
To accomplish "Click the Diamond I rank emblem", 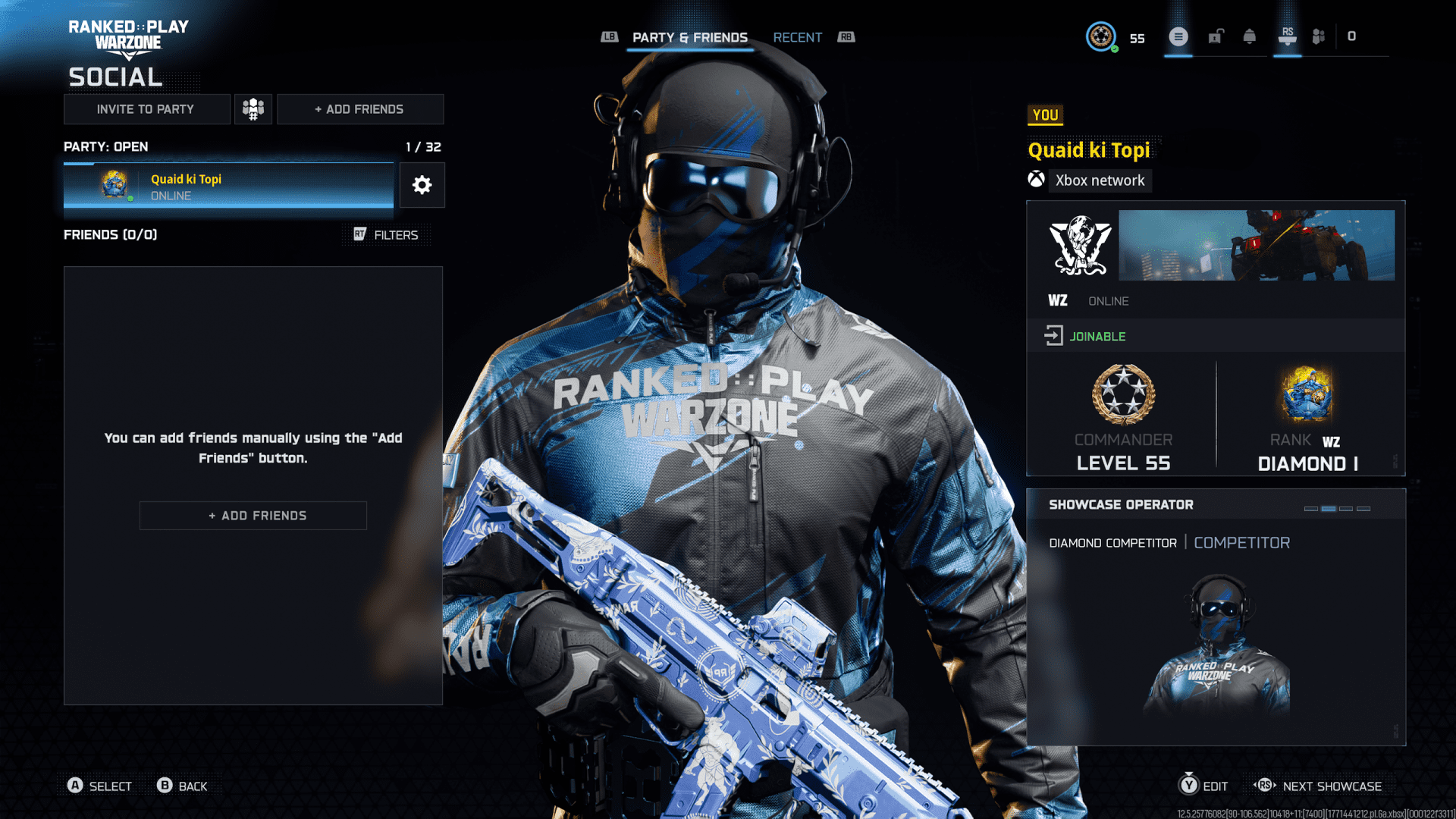I will pos(1307,394).
